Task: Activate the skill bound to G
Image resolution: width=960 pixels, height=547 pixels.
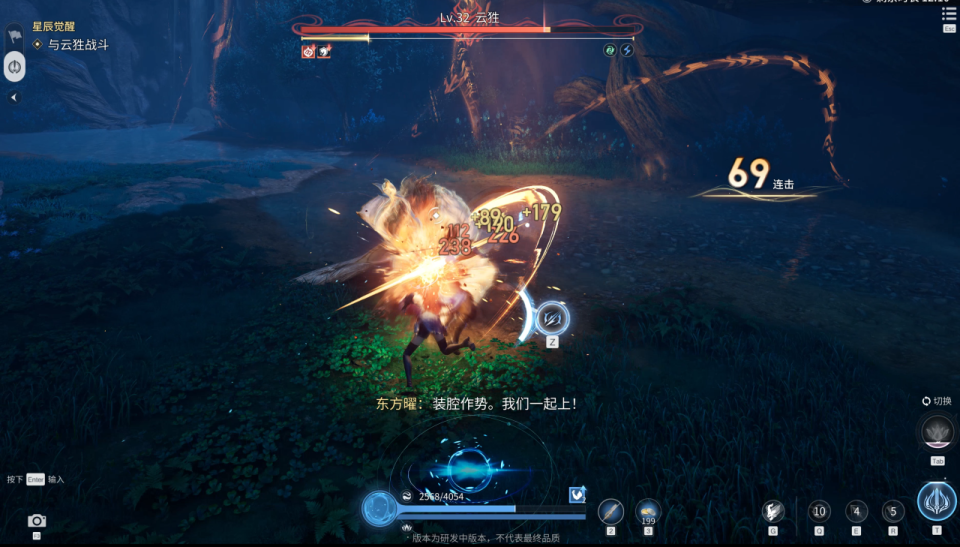Action: 773,510
